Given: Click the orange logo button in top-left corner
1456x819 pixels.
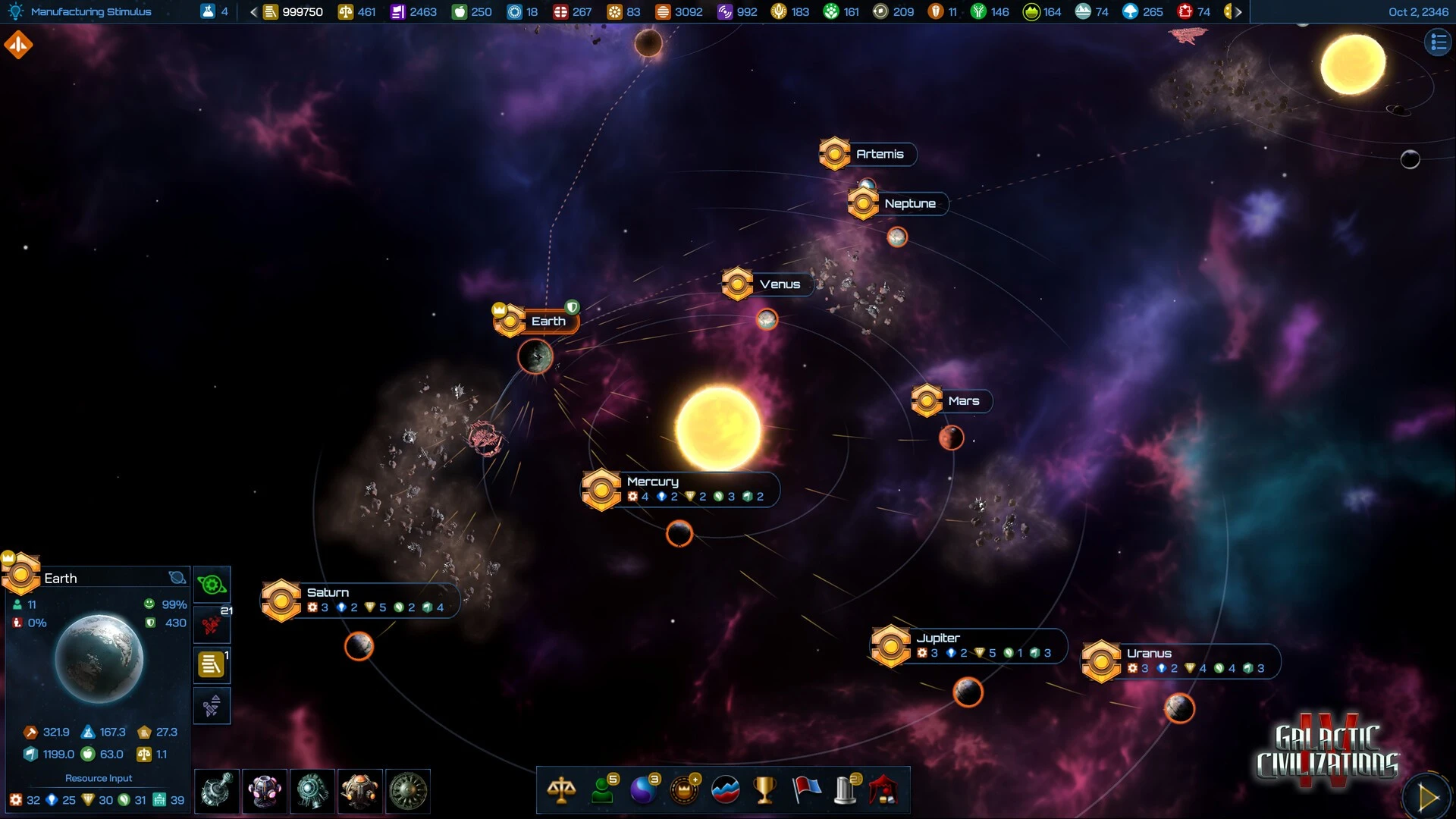Looking at the screenshot, I should point(18,45).
